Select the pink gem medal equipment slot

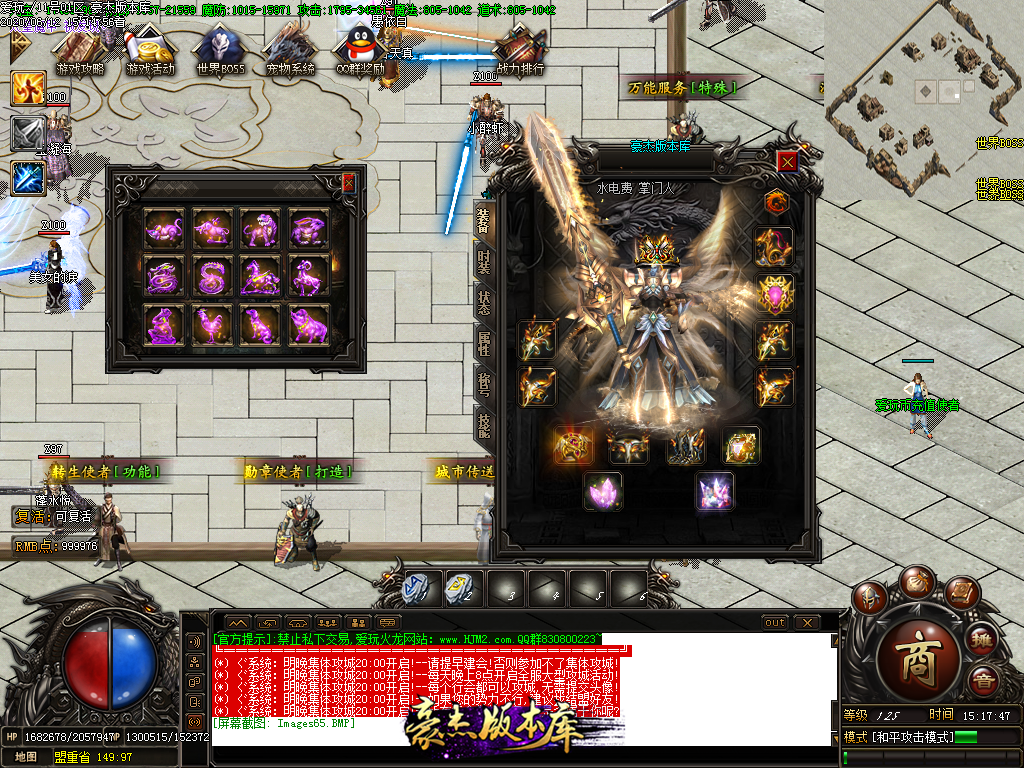pyautogui.click(x=774, y=295)
